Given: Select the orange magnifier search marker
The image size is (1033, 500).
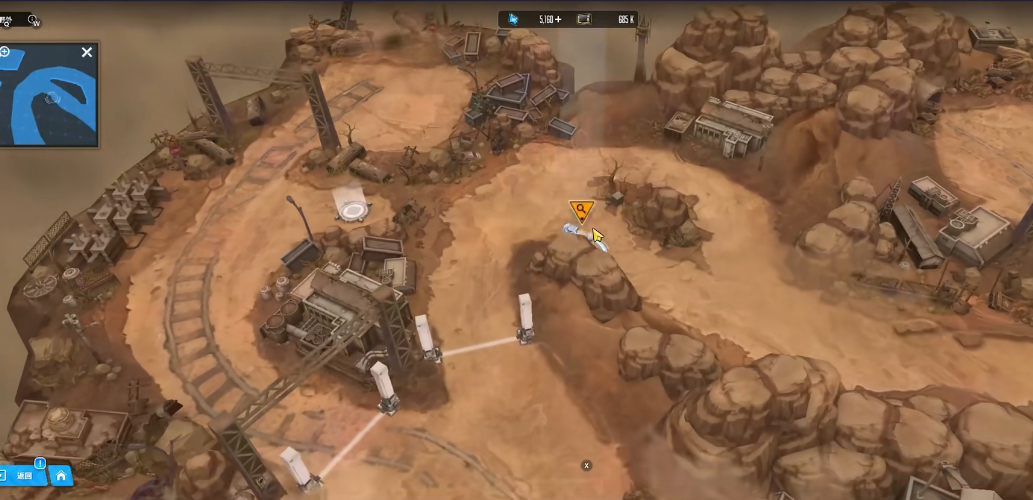Looking at the screenshot, I should point(581,209).
